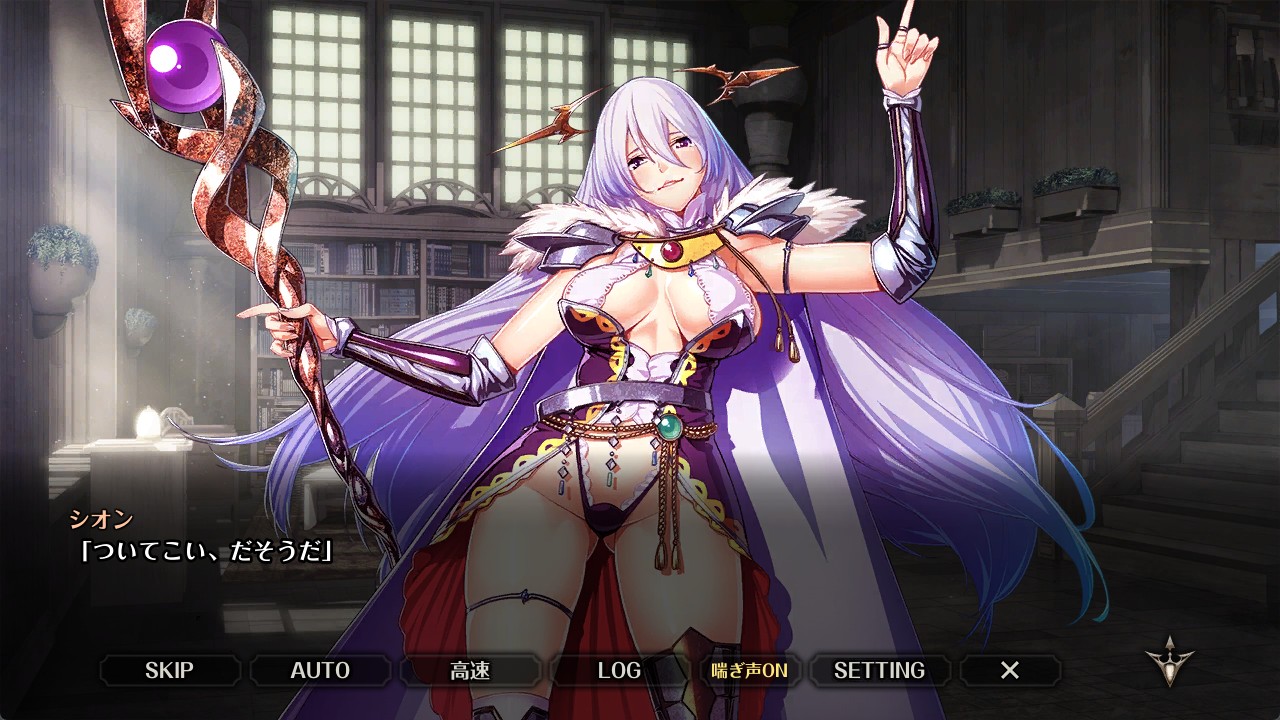
Task: Advance dialogue with the arrow emblem icon
Action: point(1169,661)
